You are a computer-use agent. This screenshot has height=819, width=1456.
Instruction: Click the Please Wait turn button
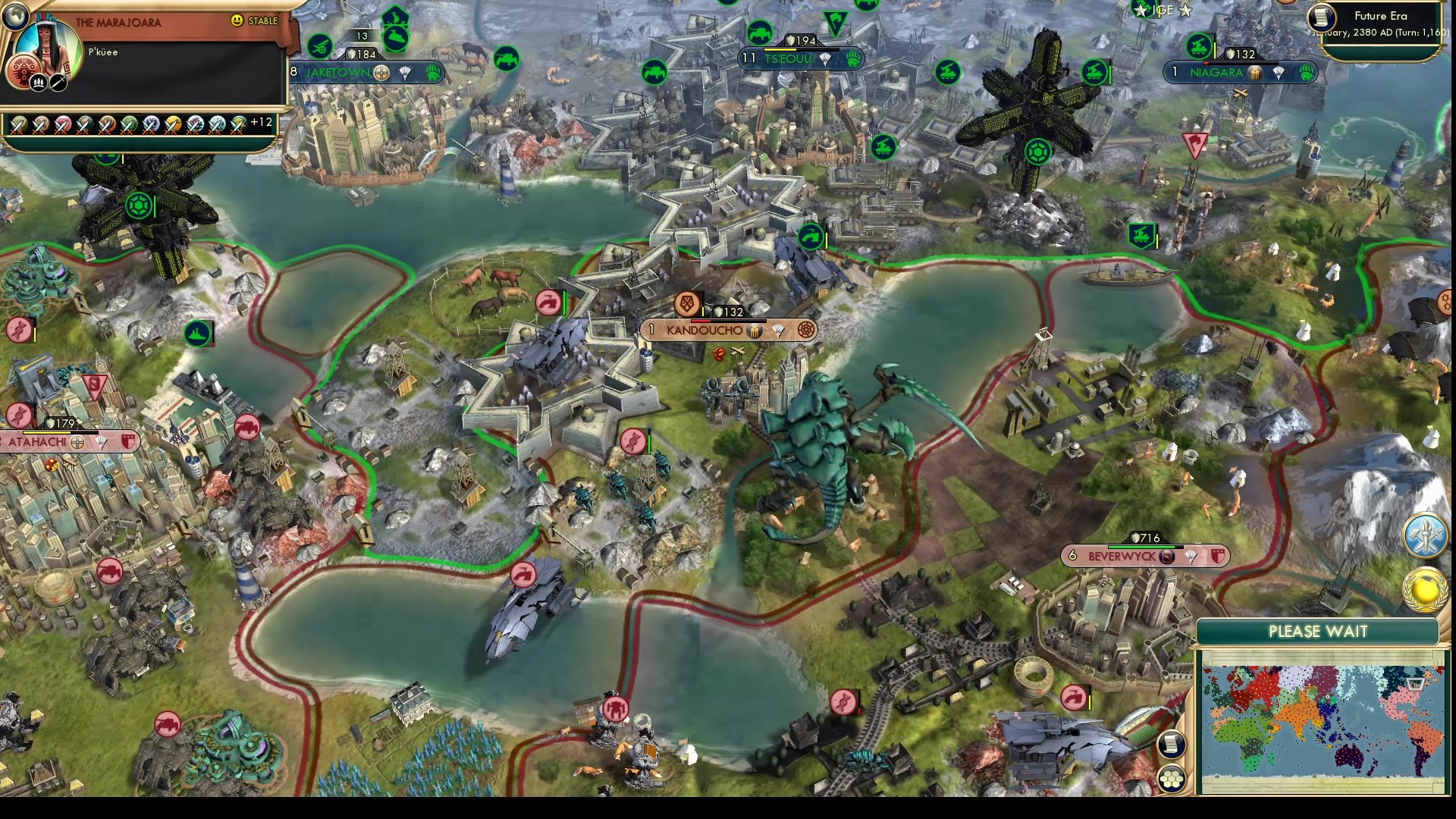point(1317,632)
